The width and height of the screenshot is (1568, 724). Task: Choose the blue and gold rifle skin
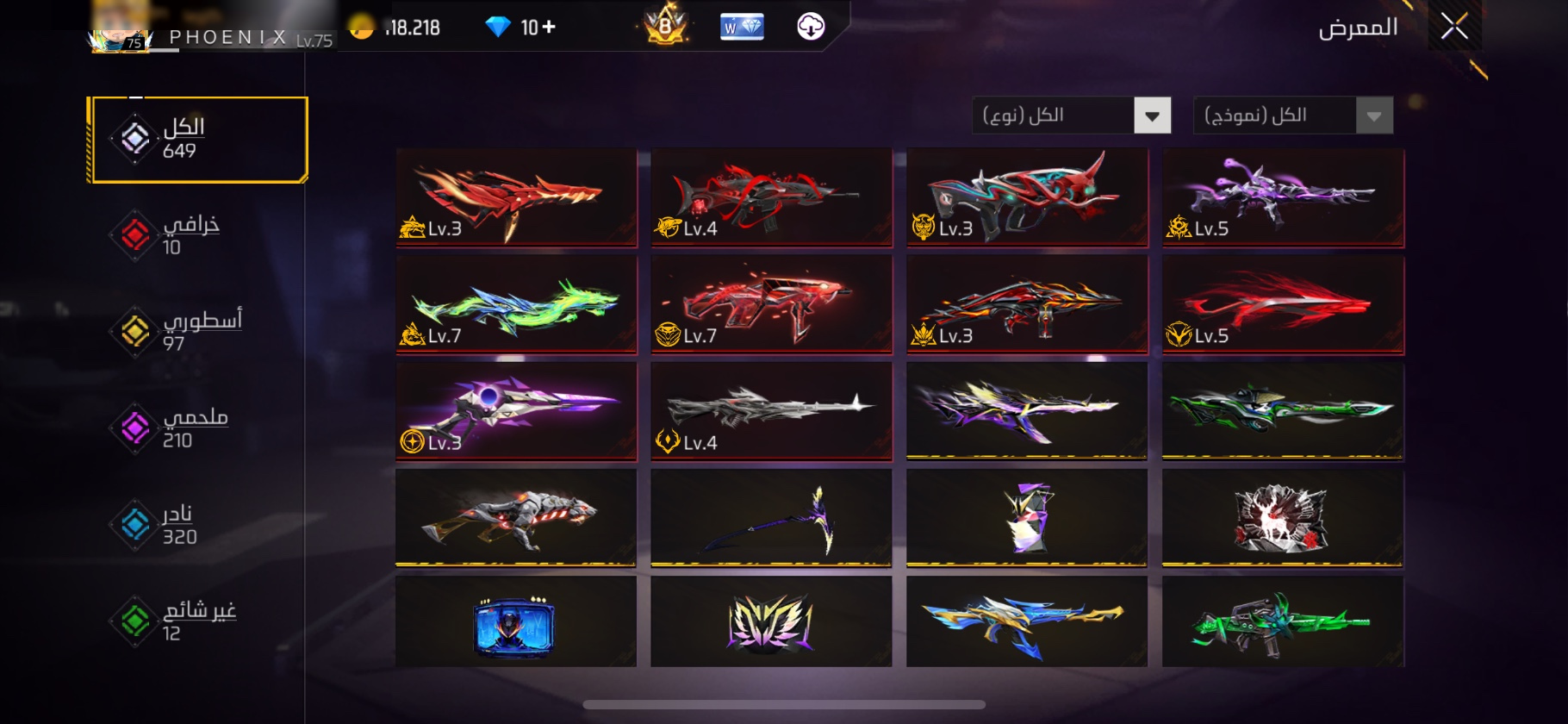click(x=1027, y=621)
